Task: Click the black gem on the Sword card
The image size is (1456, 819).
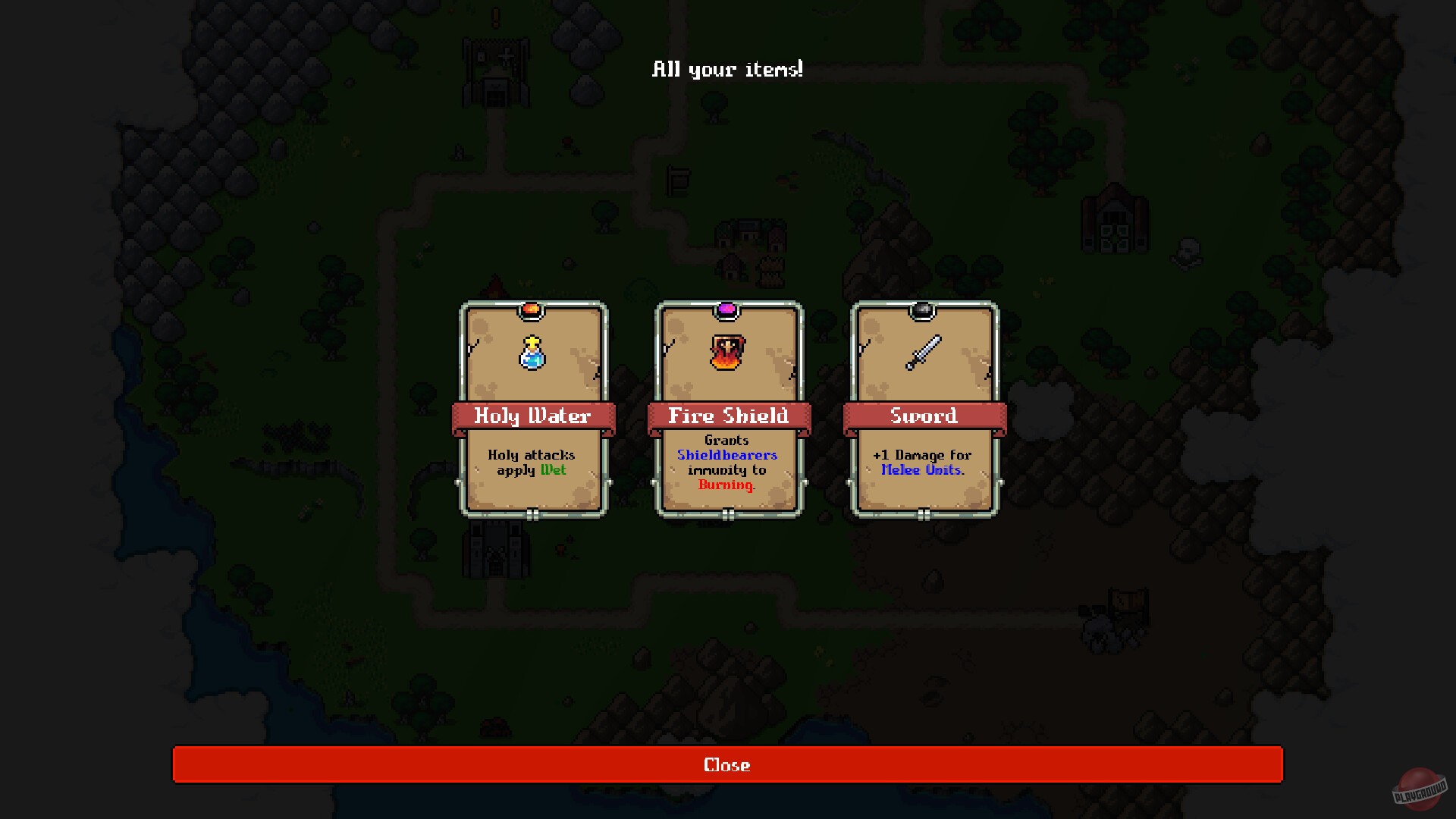Action: click(924, 308)
